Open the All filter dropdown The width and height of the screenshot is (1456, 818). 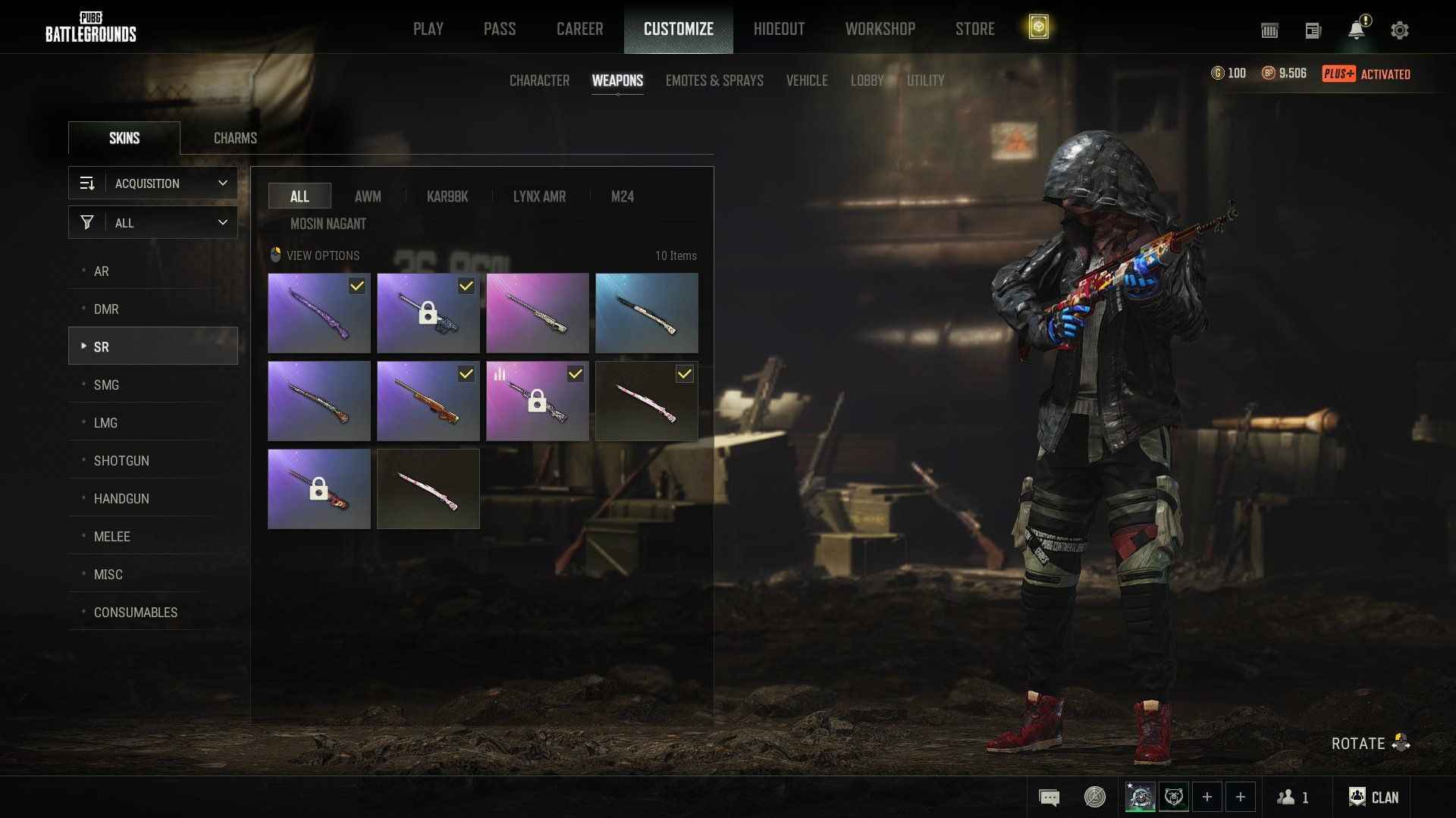click(x=153, y=223)
